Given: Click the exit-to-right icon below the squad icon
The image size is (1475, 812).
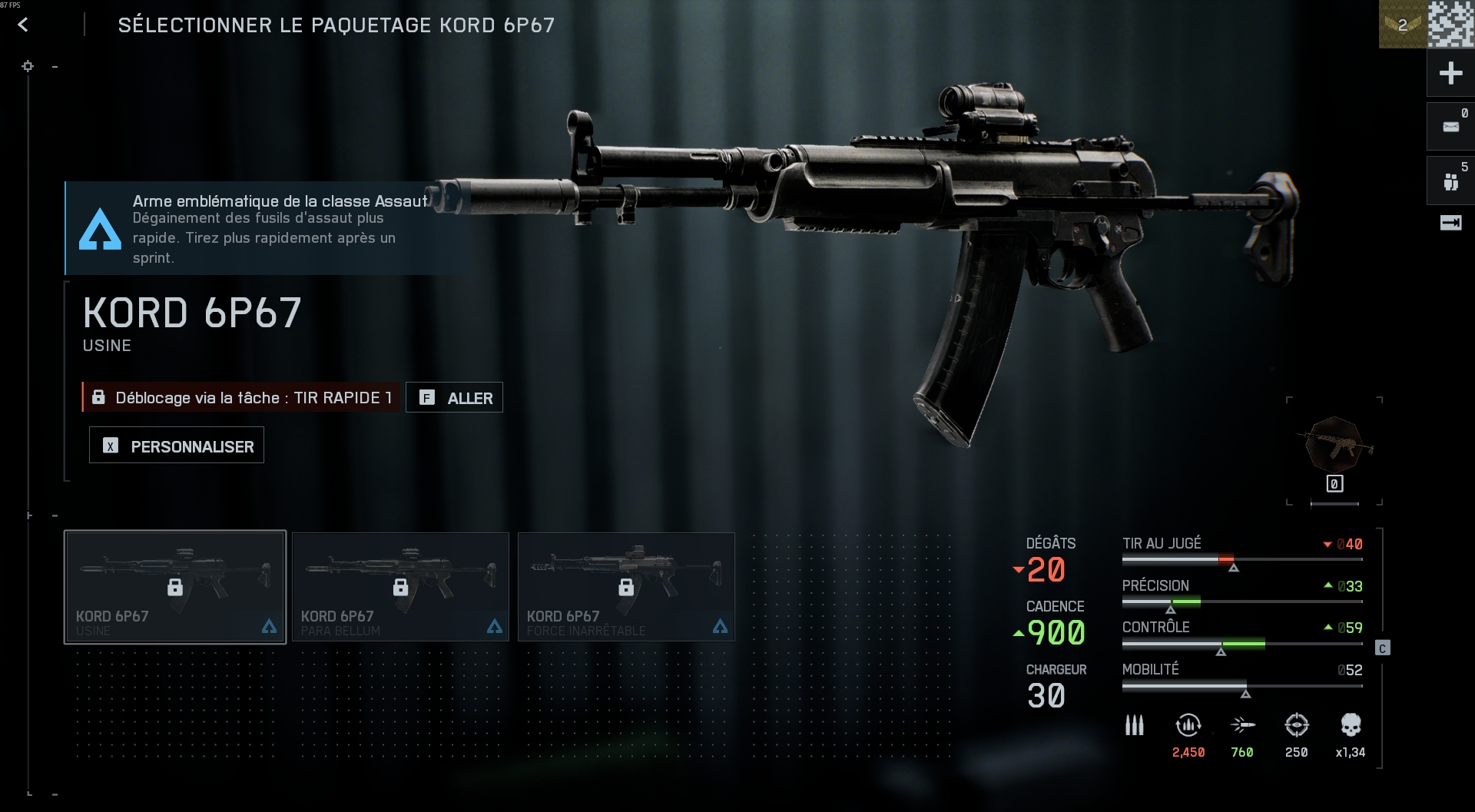Looking at the screenshot, I should [1450, 223].
